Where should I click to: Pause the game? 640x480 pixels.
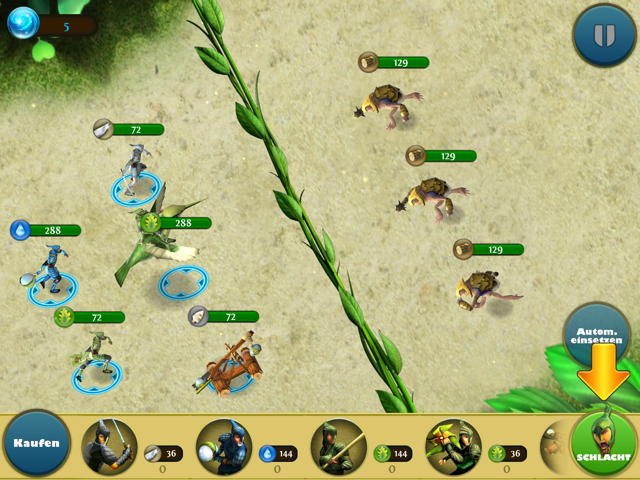tap(603, 36)
